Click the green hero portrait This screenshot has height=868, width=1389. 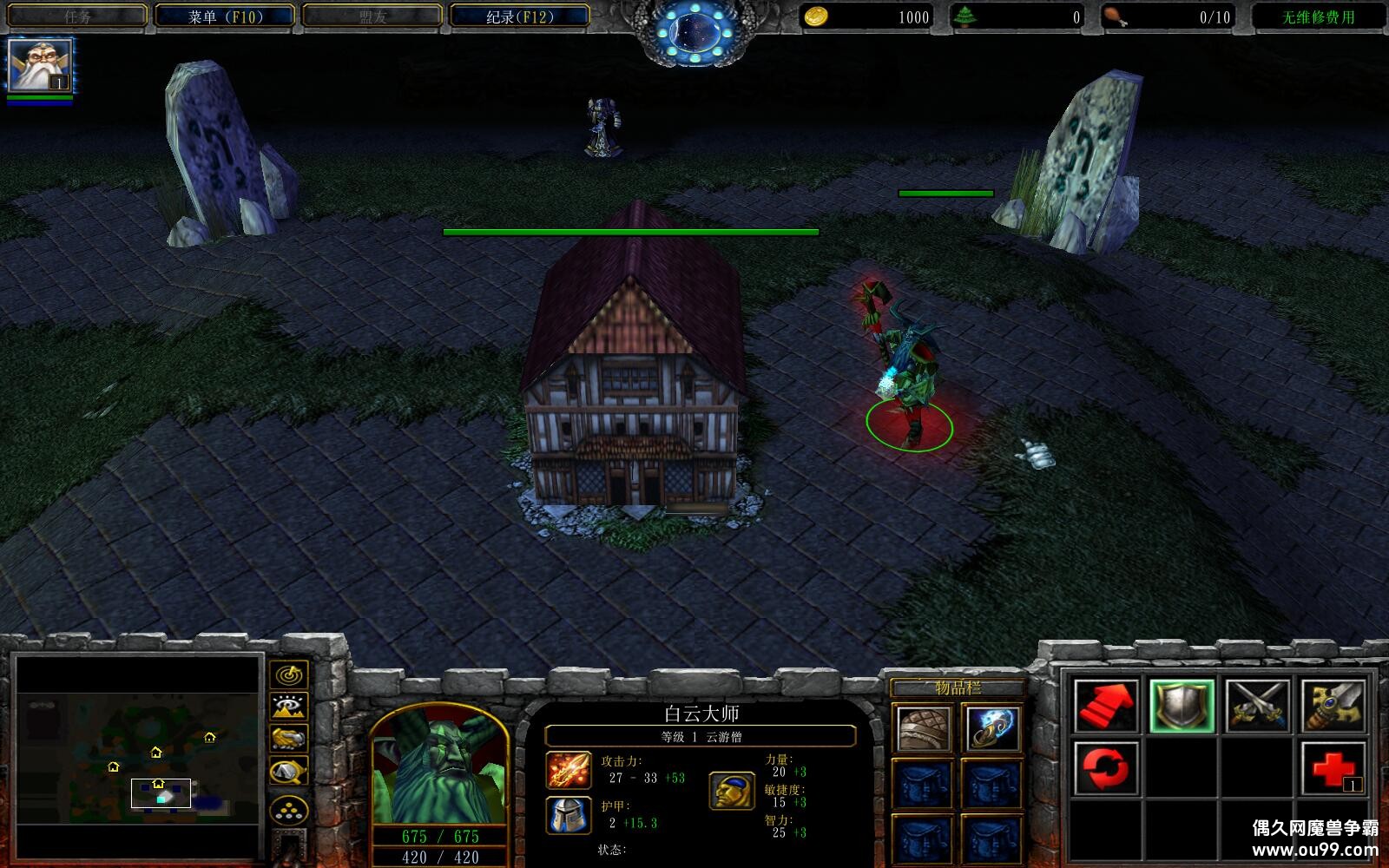[x=438, y=768]
